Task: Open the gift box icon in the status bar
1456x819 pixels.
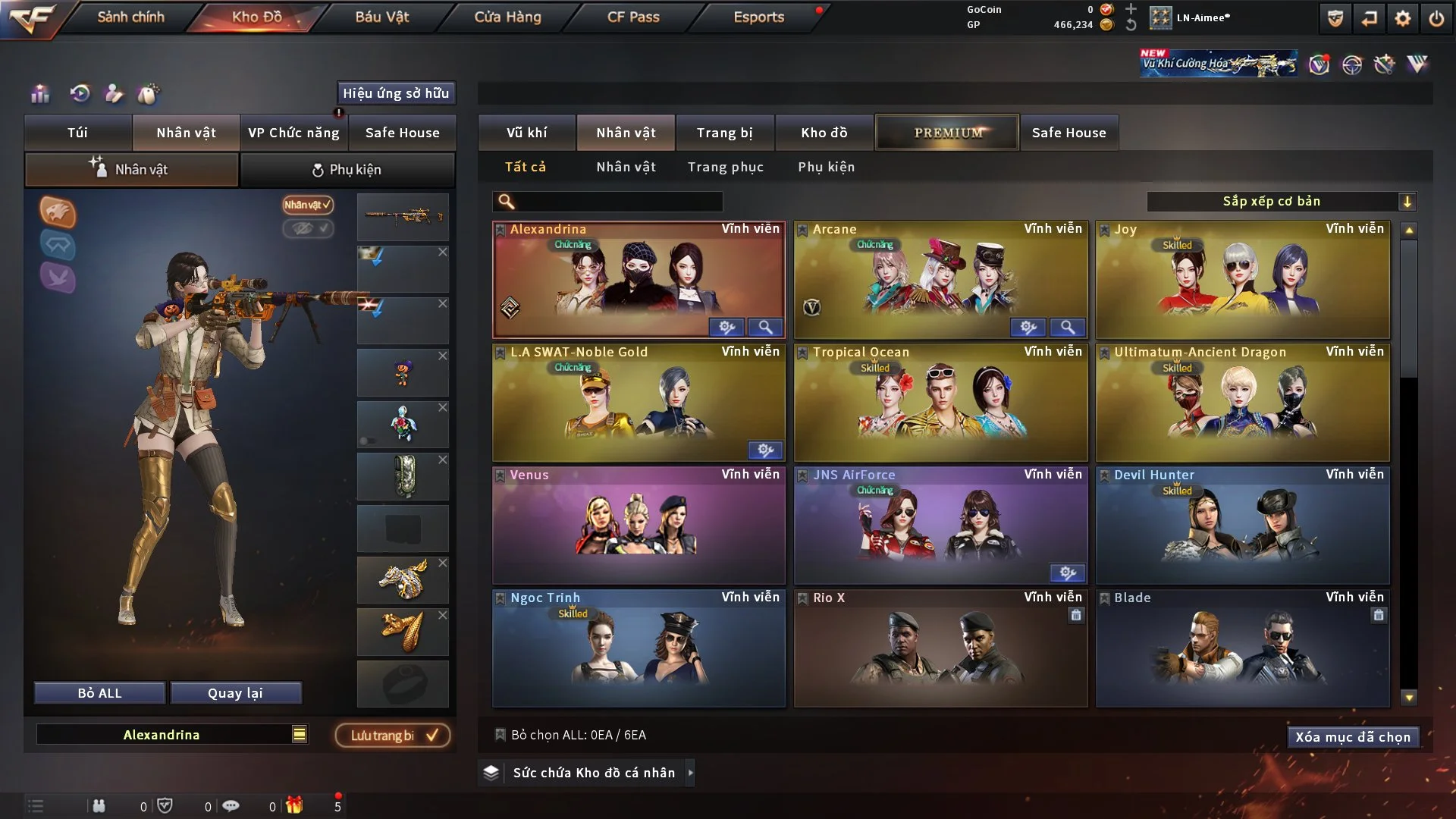Action: [x=296, y=806]
